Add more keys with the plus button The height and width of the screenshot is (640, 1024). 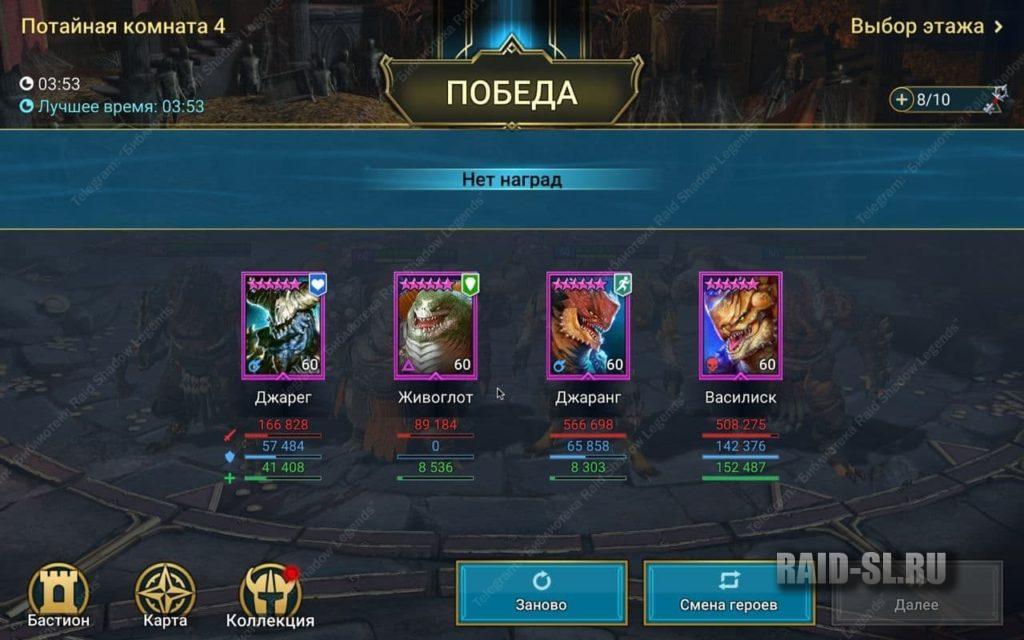[x=902, y=100]
